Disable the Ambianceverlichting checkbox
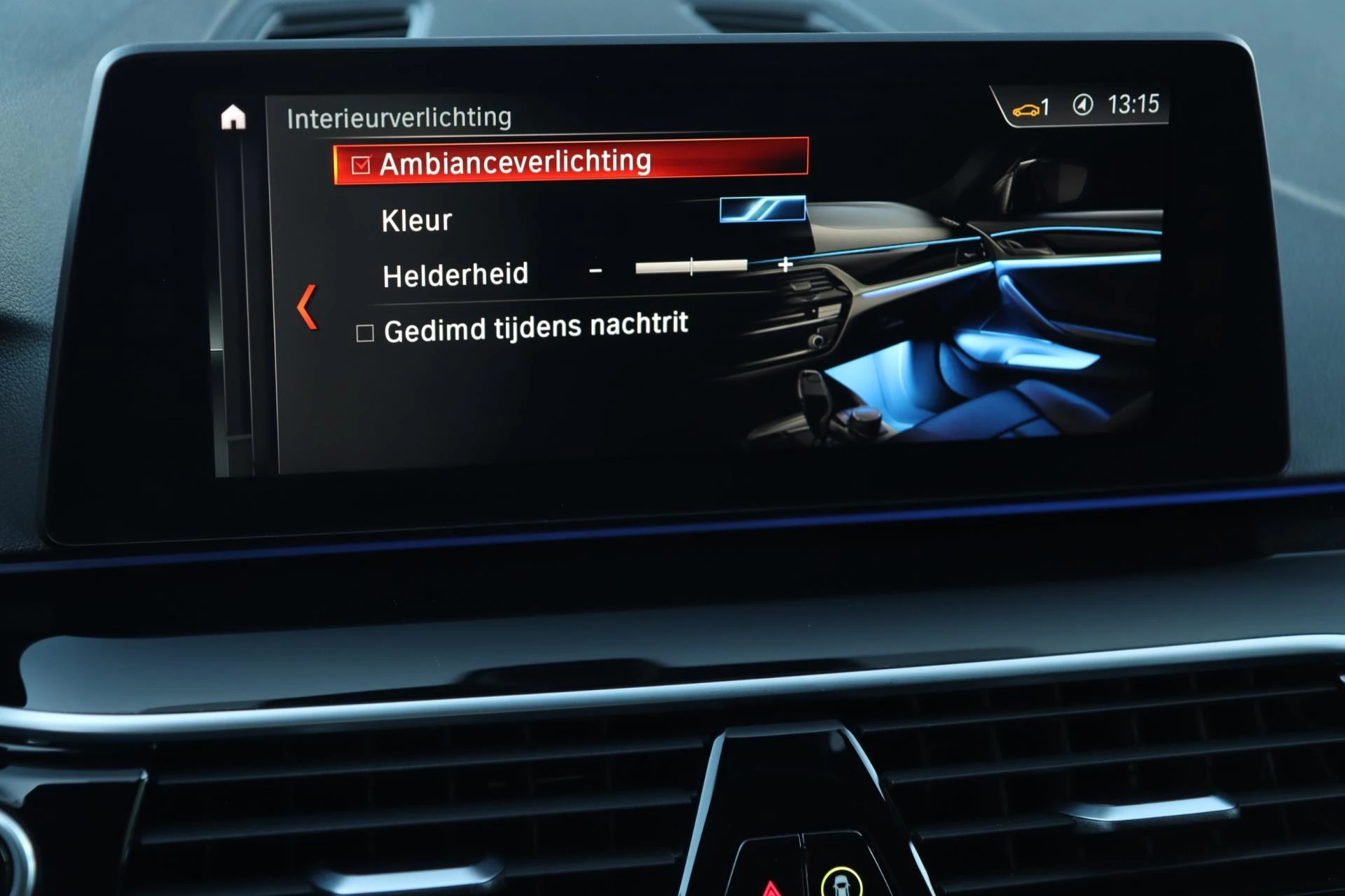This screenshot has height=896, width=1345. point(361,163)
